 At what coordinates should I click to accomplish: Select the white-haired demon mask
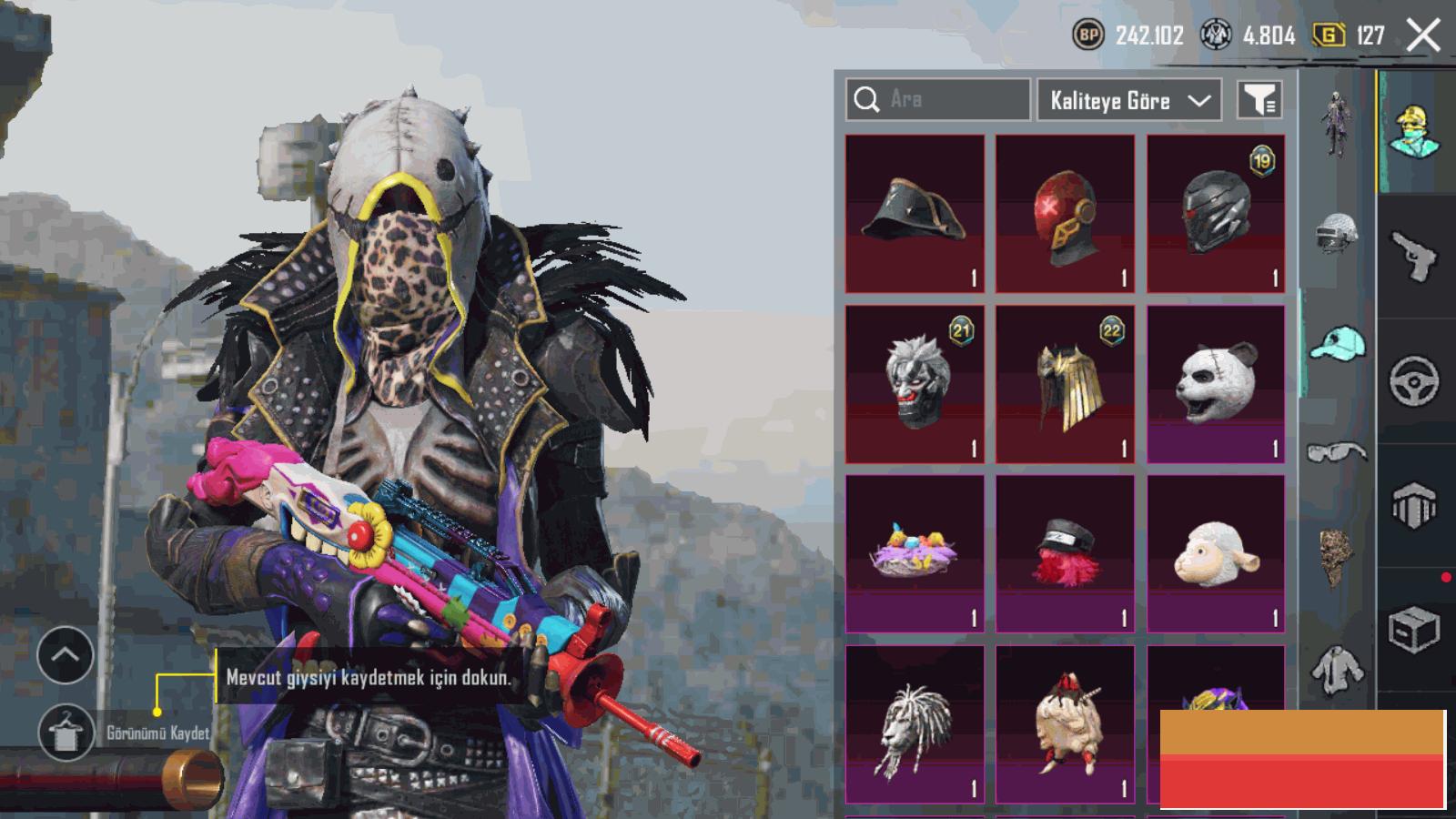[915, 384]
